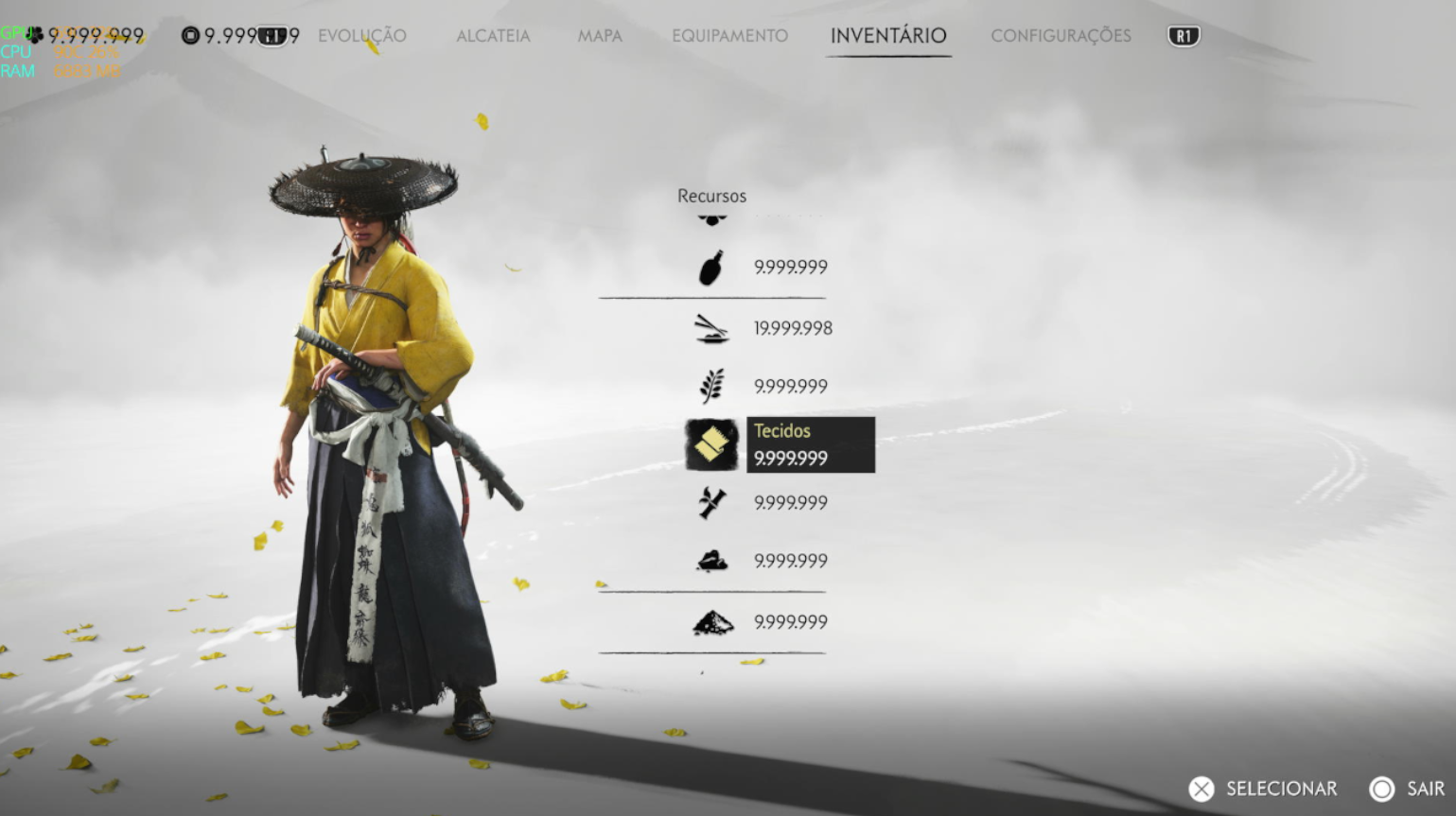This screenshot has height=816, width=1456.
Task: Choose the rock chunk resource icon
Action: click(x=711, y=562)
